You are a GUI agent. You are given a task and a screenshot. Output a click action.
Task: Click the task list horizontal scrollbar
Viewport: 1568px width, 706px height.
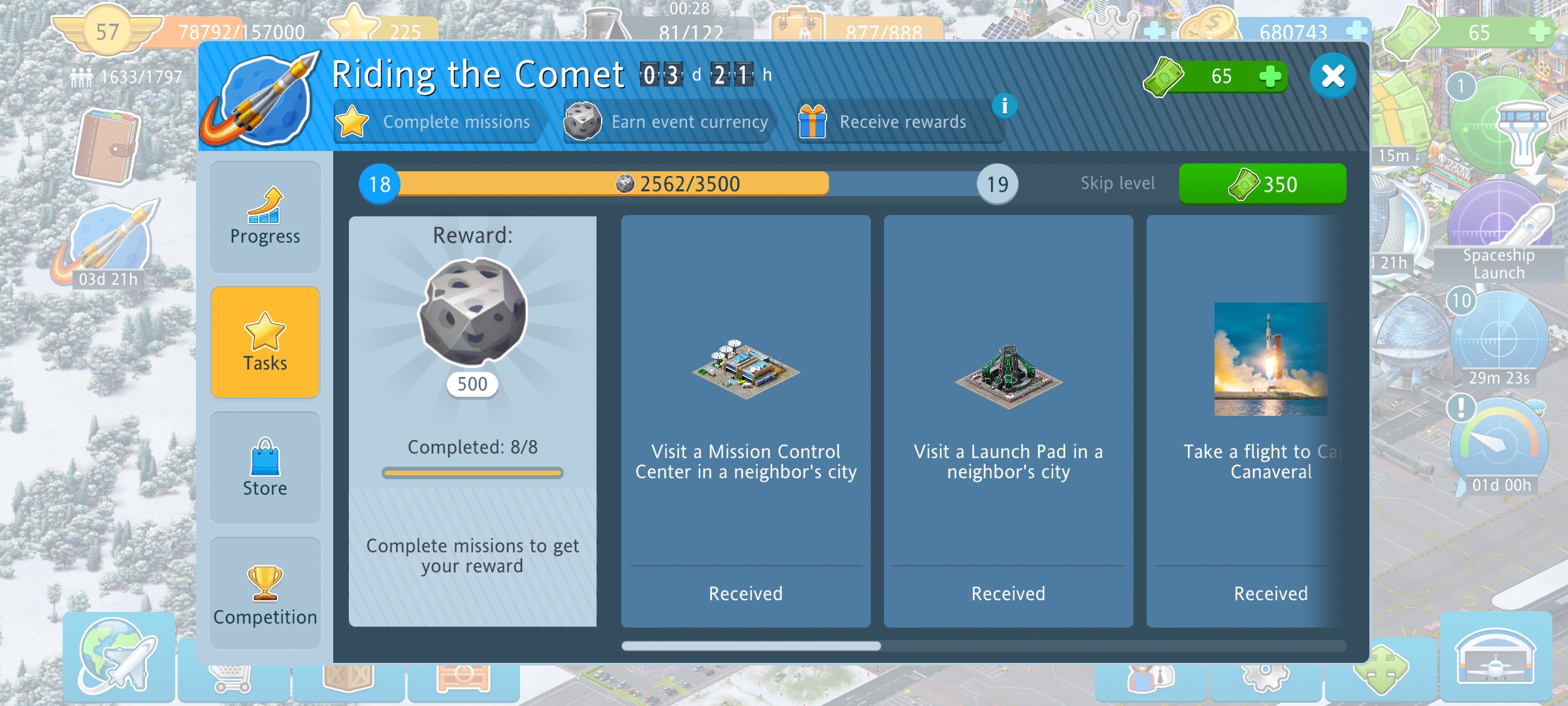pos(751,646)
